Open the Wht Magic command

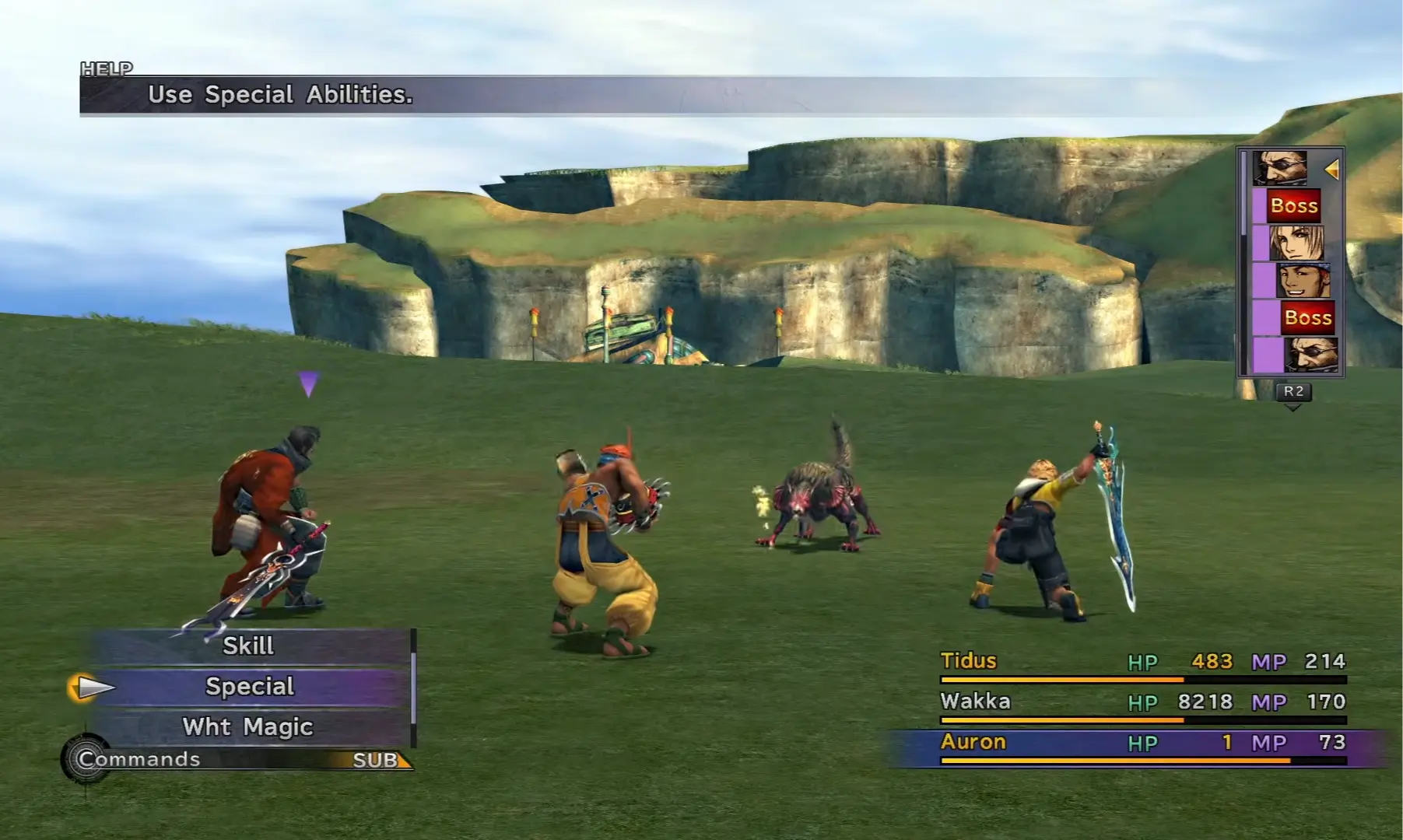pos(247,727)
